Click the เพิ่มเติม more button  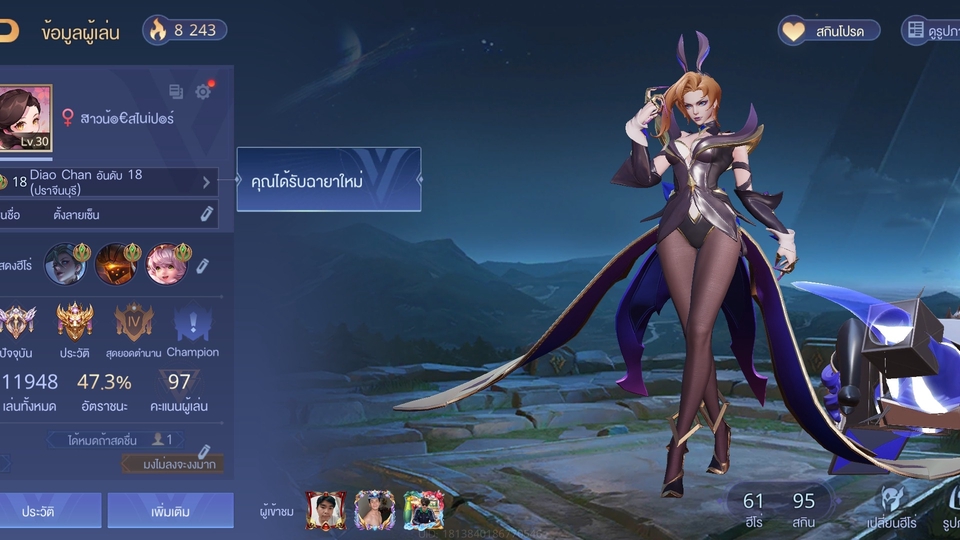click(170, 510)
